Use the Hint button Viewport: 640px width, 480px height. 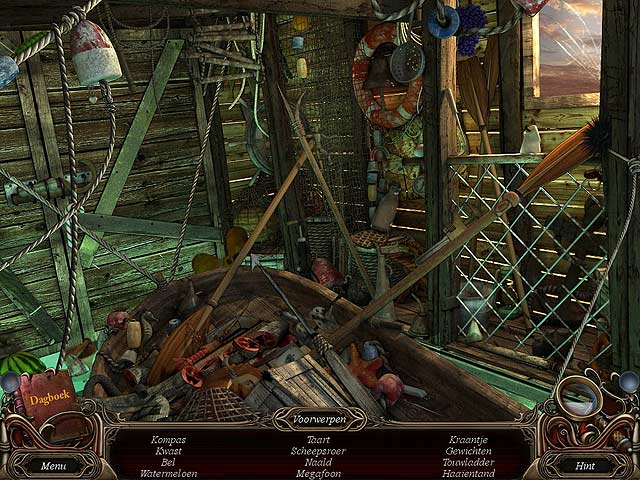pyautogui.click(x=585, y=465)
